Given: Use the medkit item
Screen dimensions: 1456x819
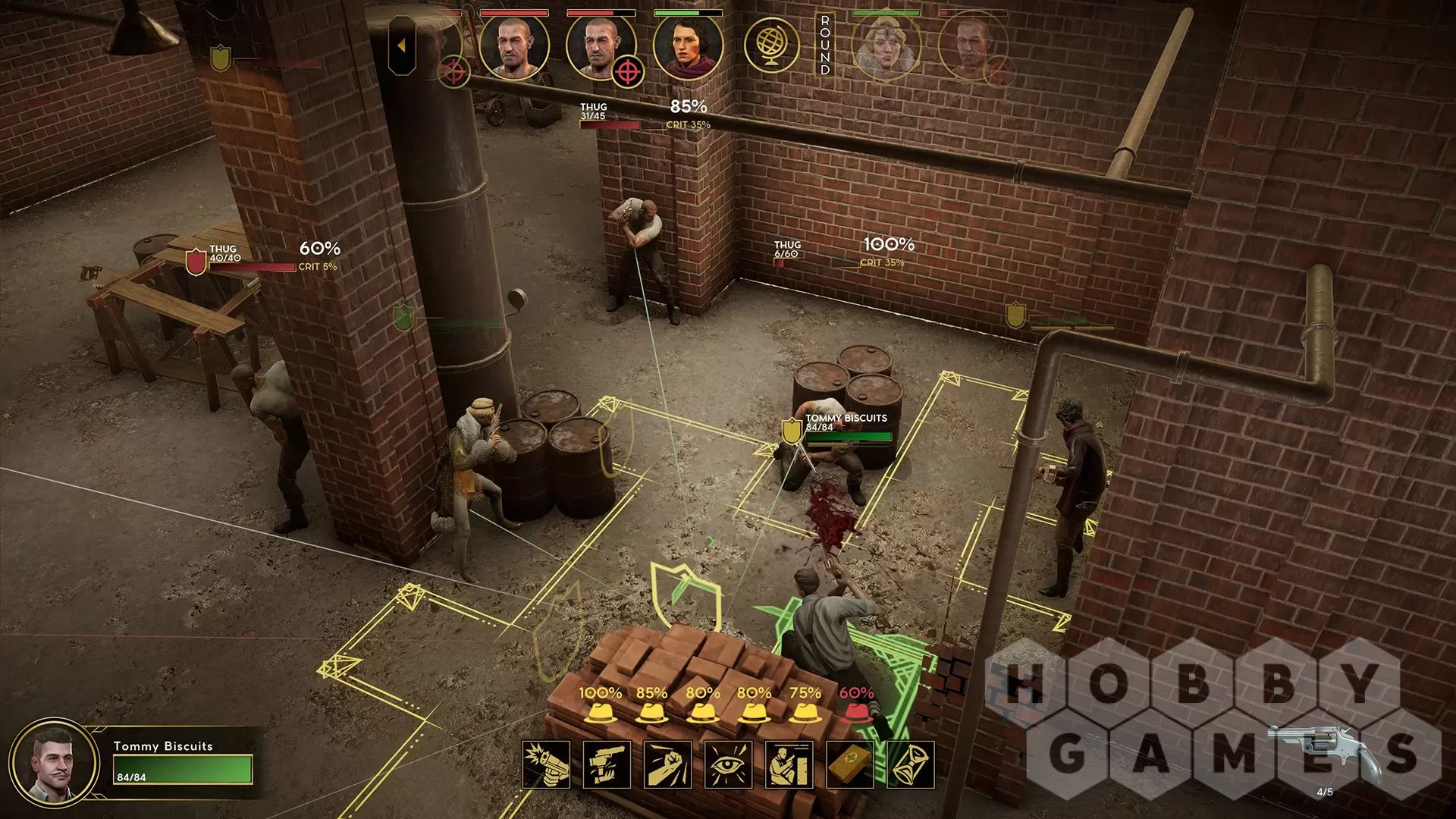Looking at the screenshot, I should pyautogui.click(x=850, y=765).
